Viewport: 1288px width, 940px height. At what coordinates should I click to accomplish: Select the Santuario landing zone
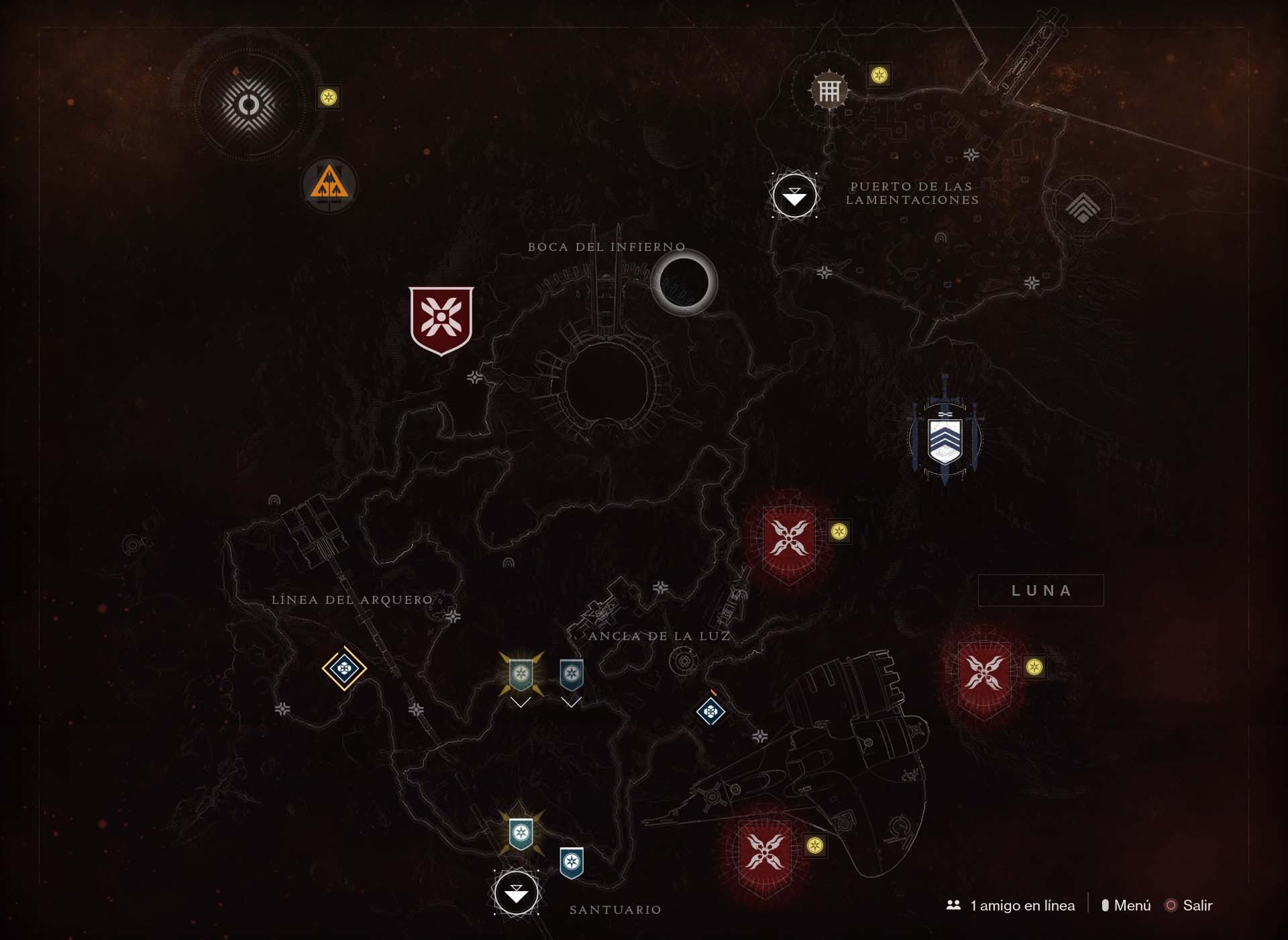tap(516, 893)
